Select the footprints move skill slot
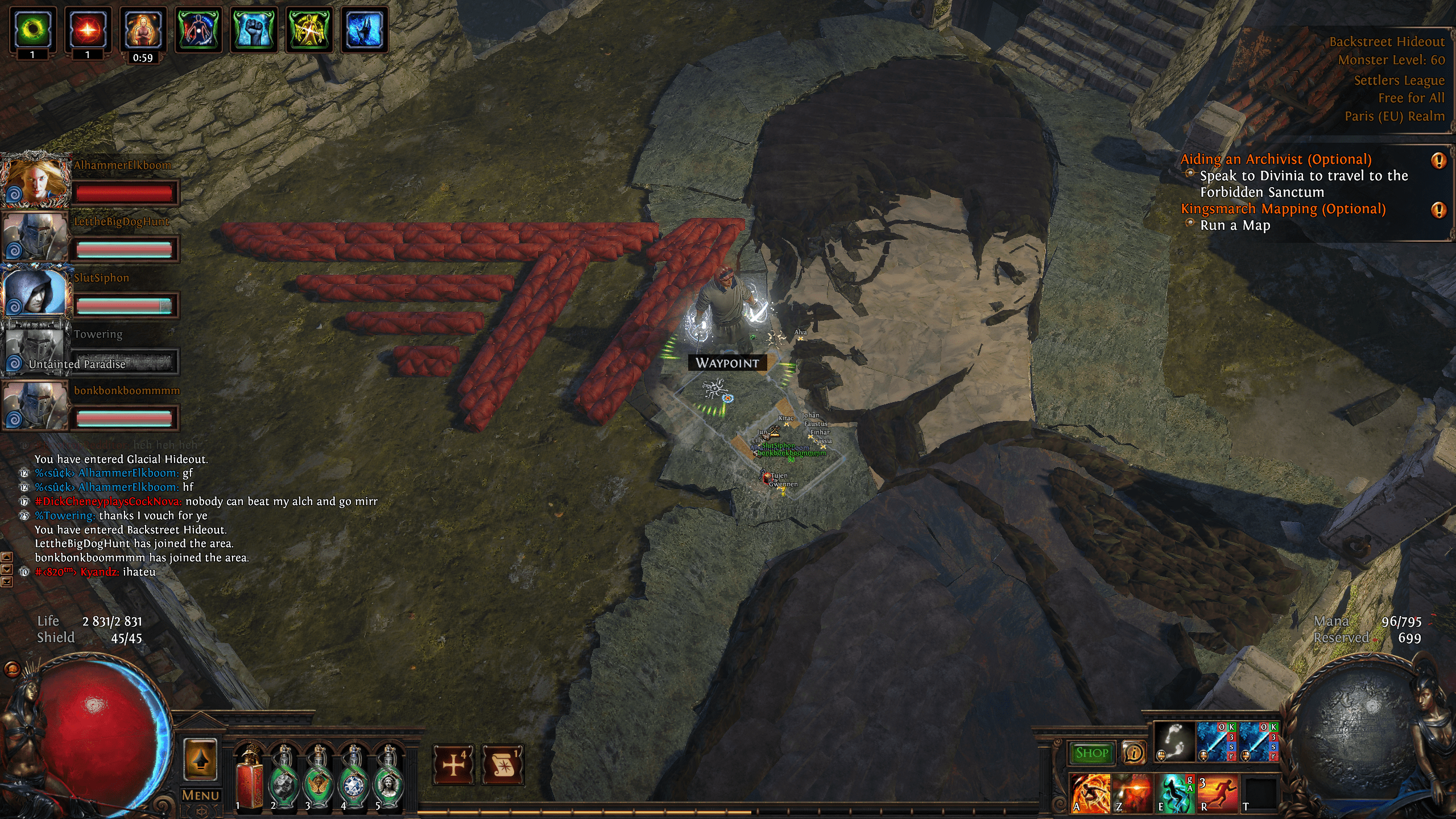This screenshot has height=819, width=1456. click(1174, 742)
